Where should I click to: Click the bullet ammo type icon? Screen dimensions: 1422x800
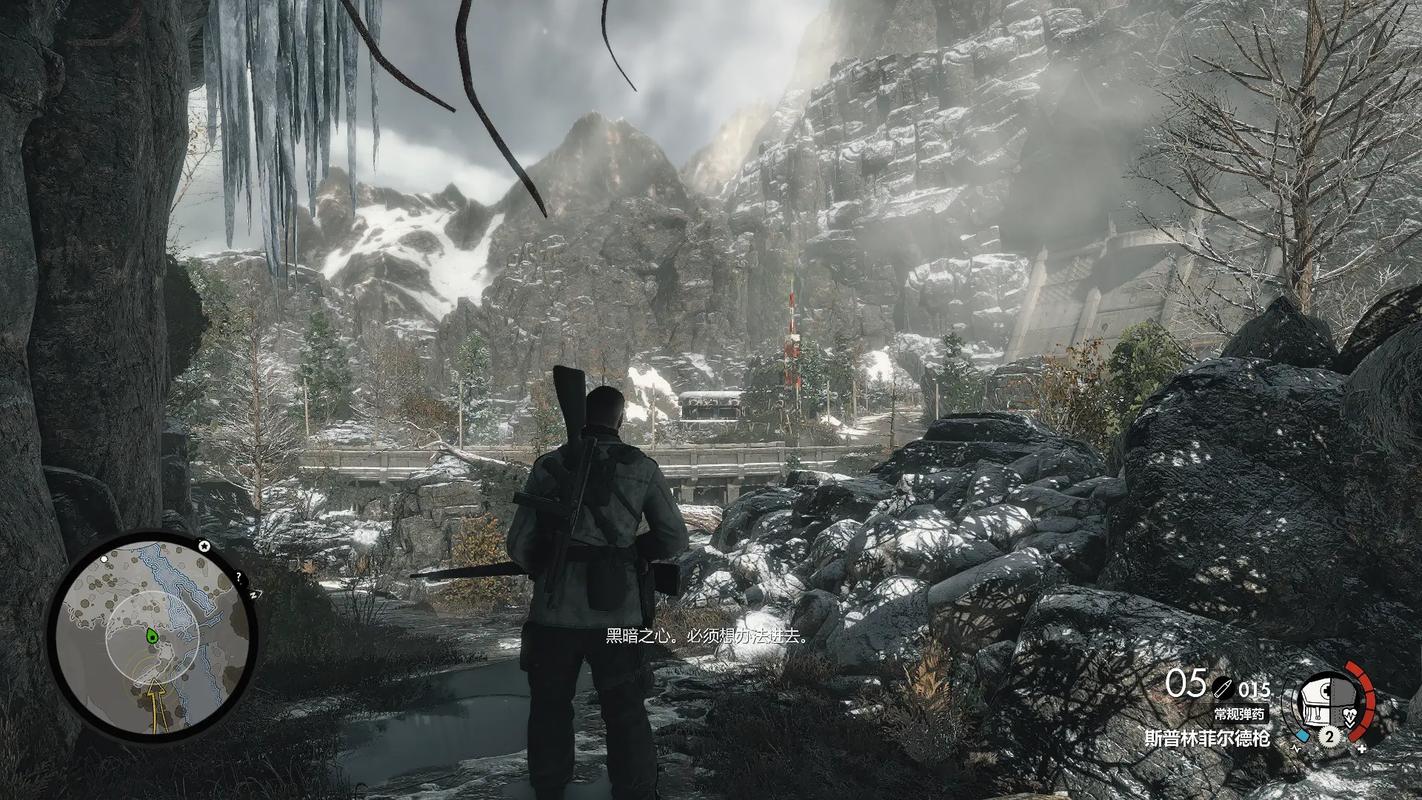coord(1222,689)
